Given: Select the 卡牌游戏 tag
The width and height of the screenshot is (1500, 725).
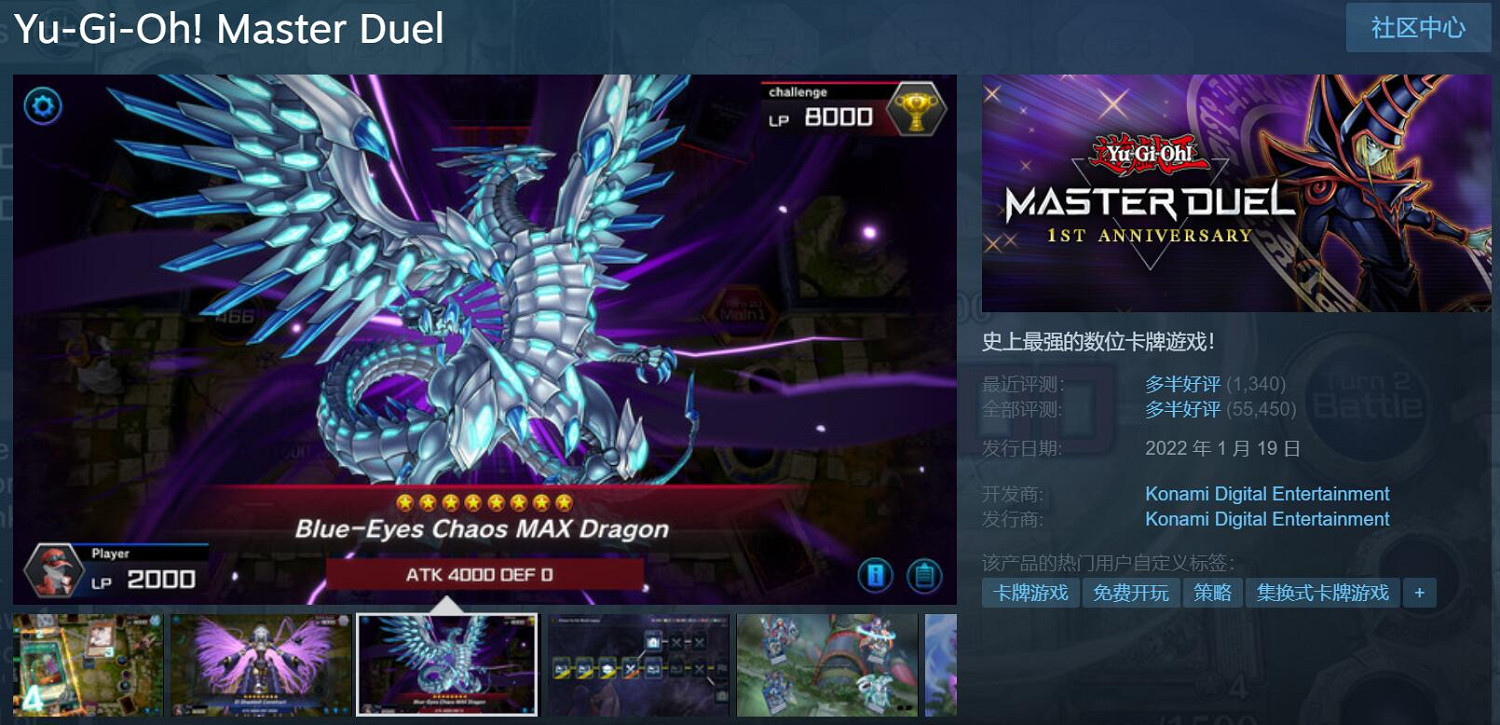Looking at the screenshot, I should pyautogui.click(x=1031, y=592).
